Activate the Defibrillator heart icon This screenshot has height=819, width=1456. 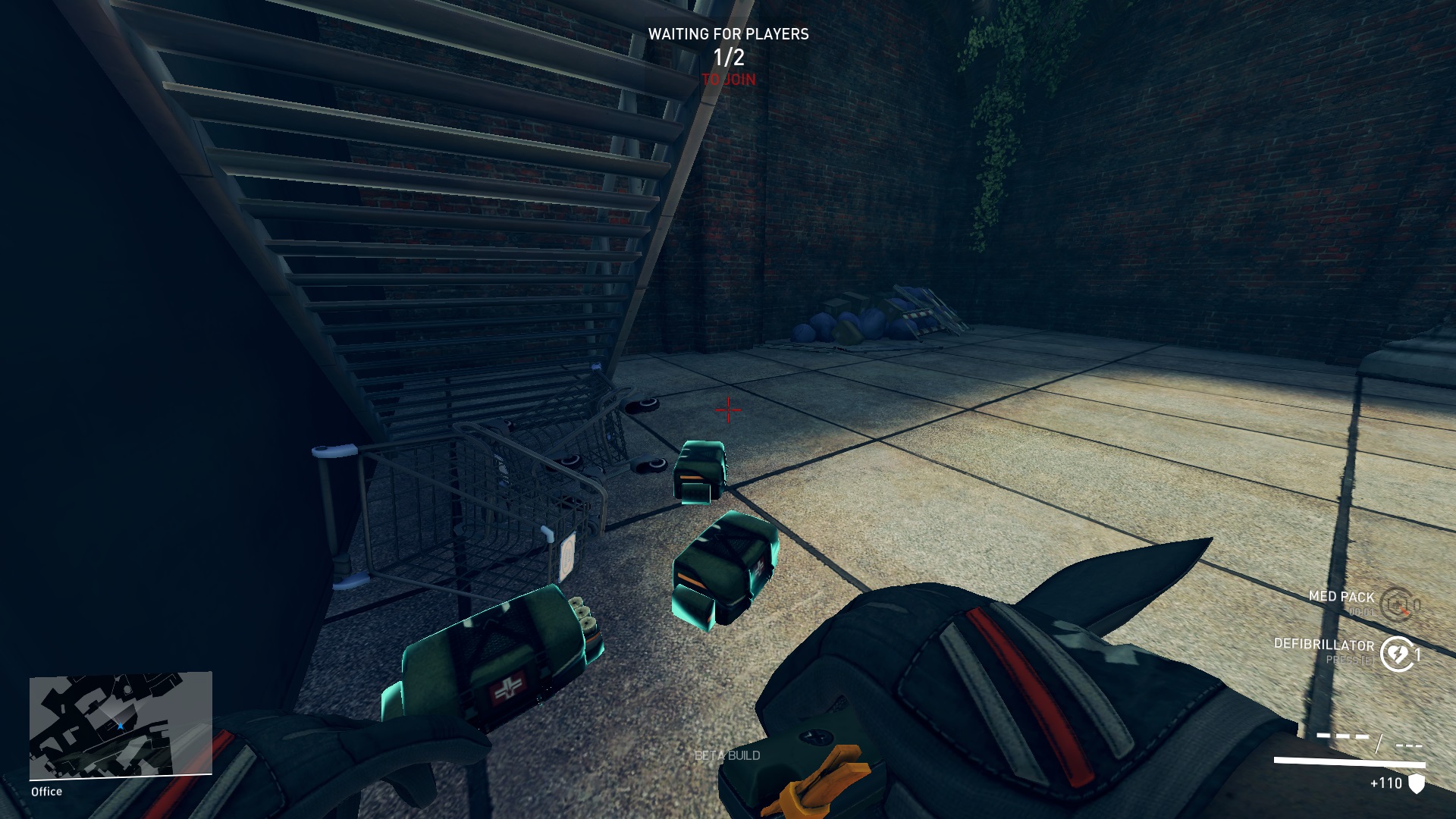[1398, 654]
